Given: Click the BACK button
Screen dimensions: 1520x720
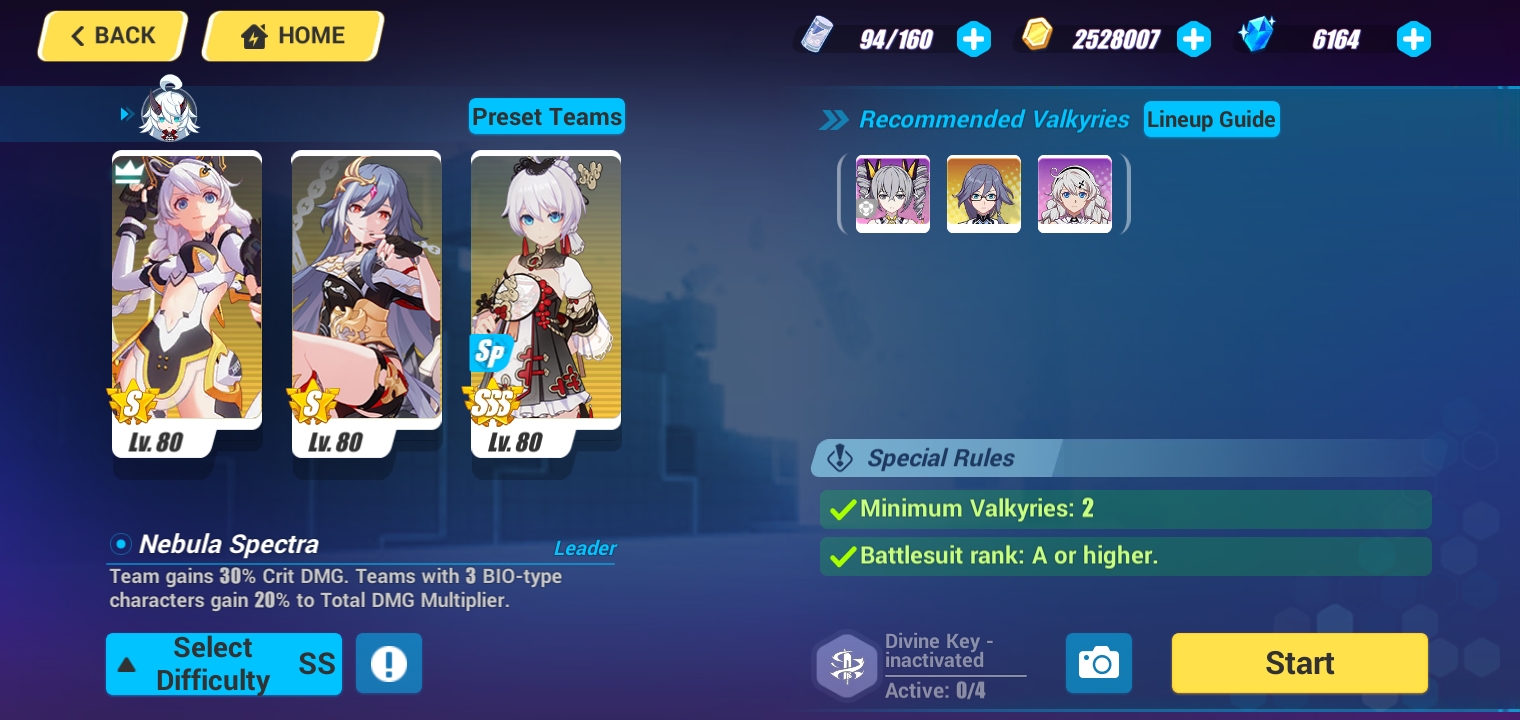Looking at the screenshot, I should (x=111, y=35).
